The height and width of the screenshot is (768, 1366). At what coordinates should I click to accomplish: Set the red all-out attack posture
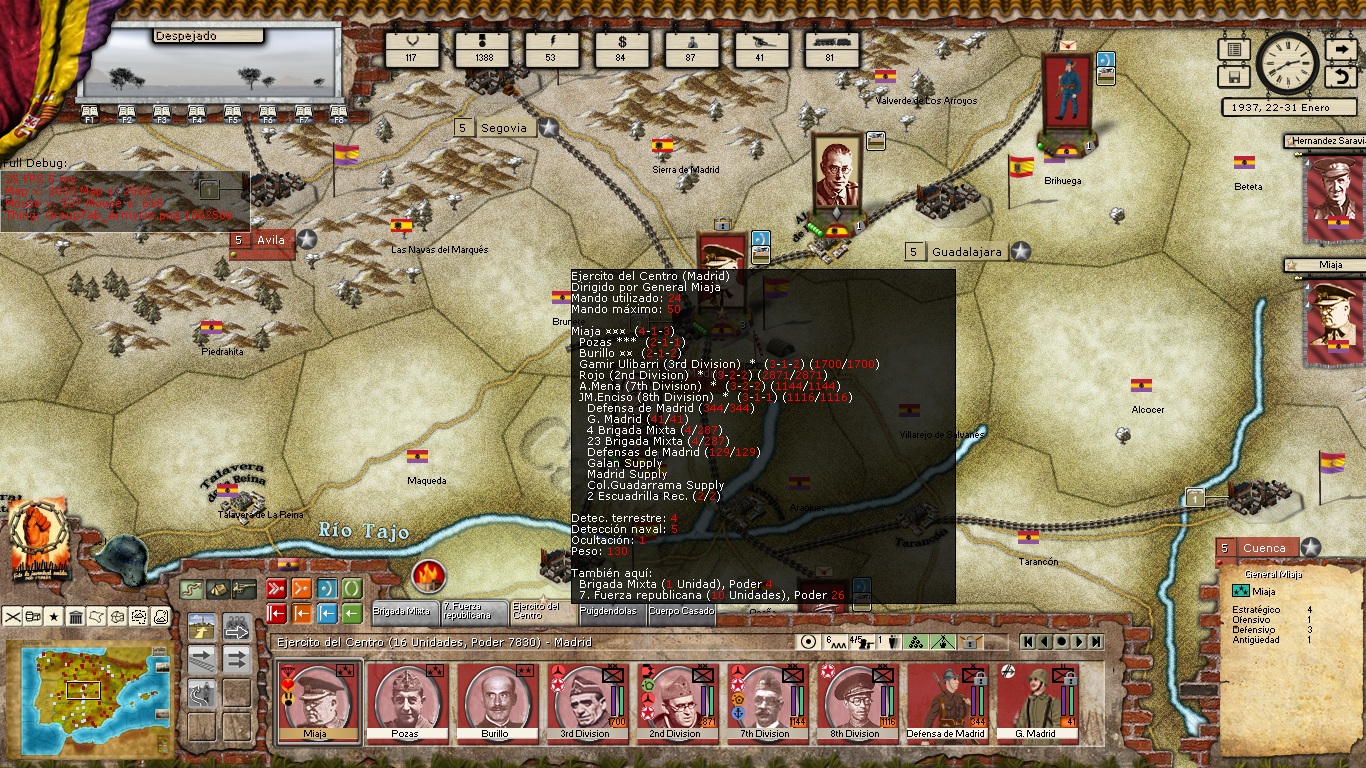(276, 588)
